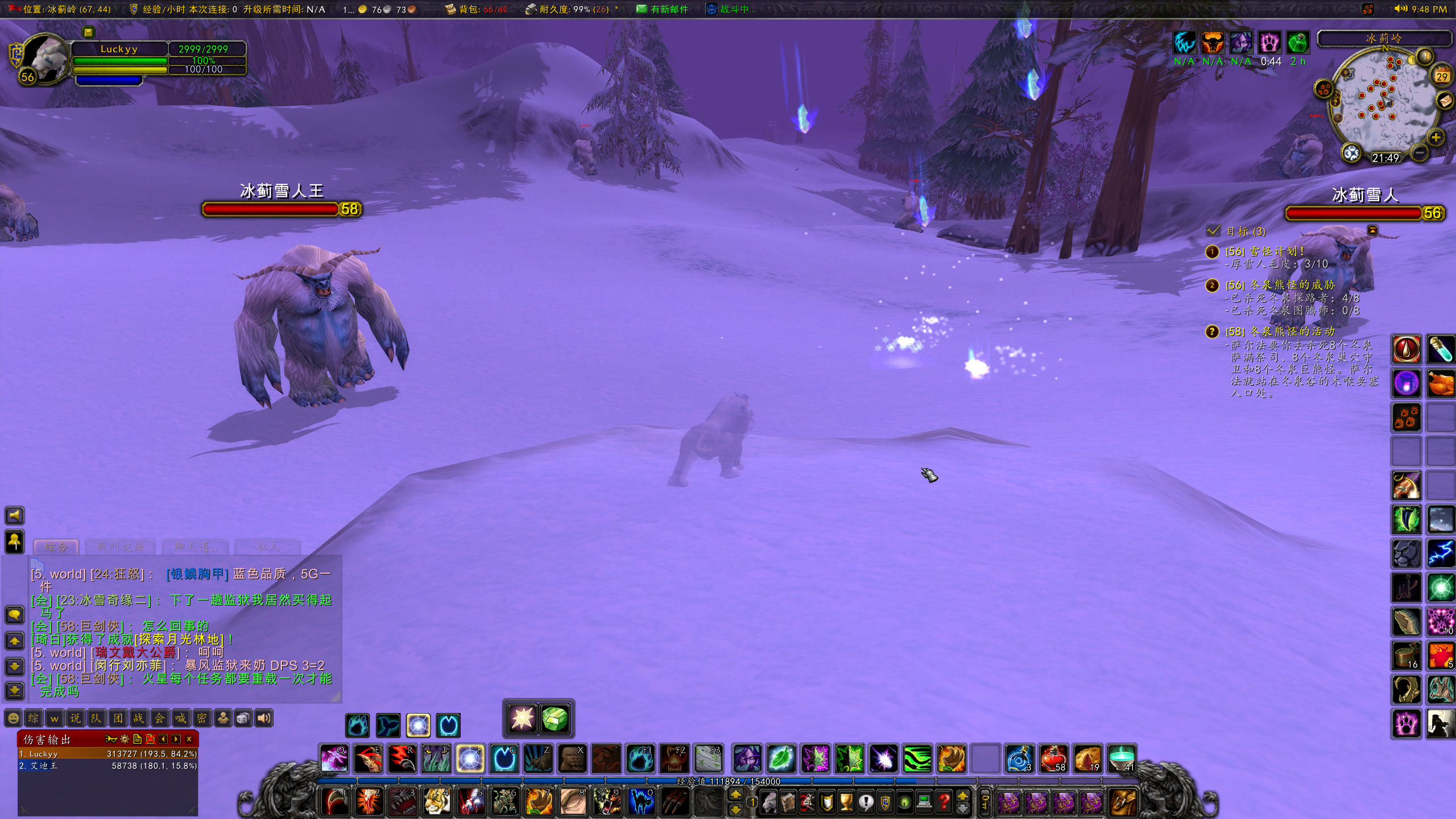Image resolution: width=1456 pixels, height=819 pixels.
Task: Click the report icon on the damage meter
Action: click(x=137, y=739)
